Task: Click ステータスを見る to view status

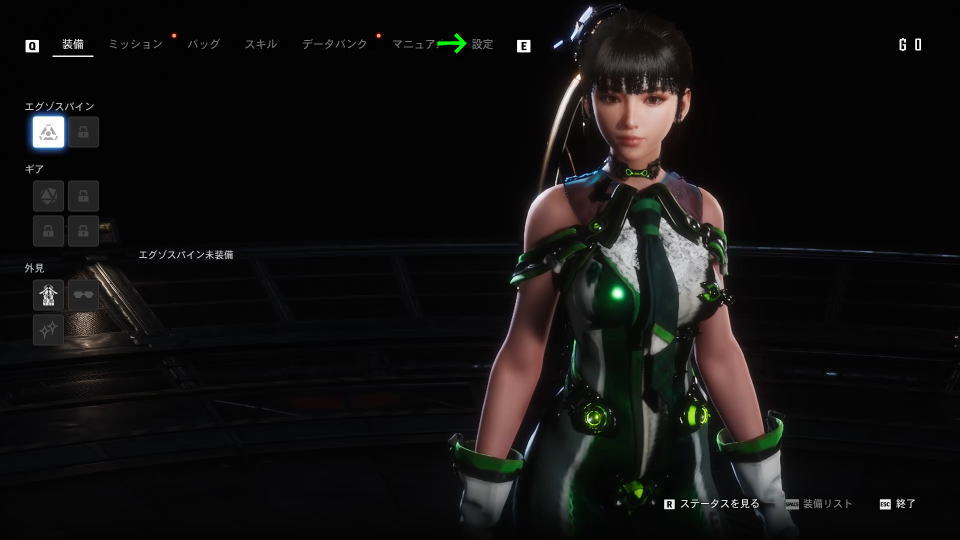Action: (x=719, y=504)
